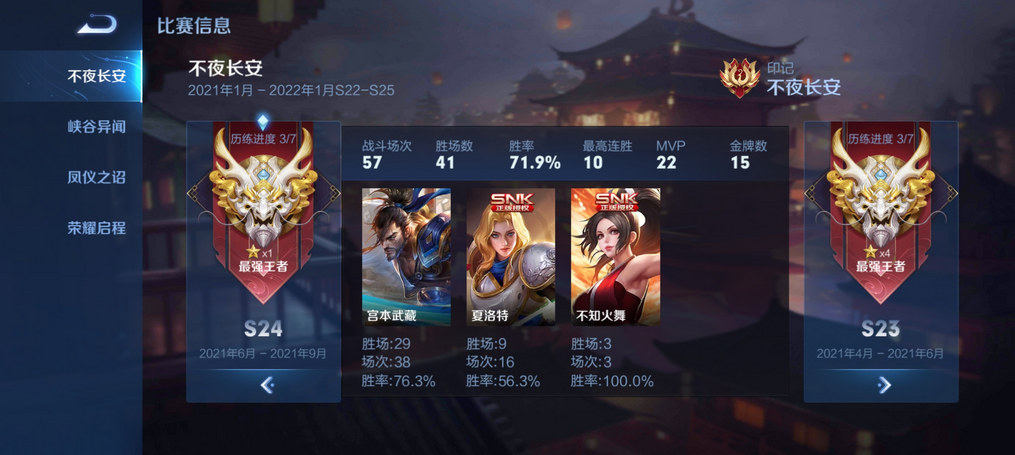This screenshot has width=1015, height=455.
Task: Choose the 不知火舞 hero card
Action: [x=615, y=256]
